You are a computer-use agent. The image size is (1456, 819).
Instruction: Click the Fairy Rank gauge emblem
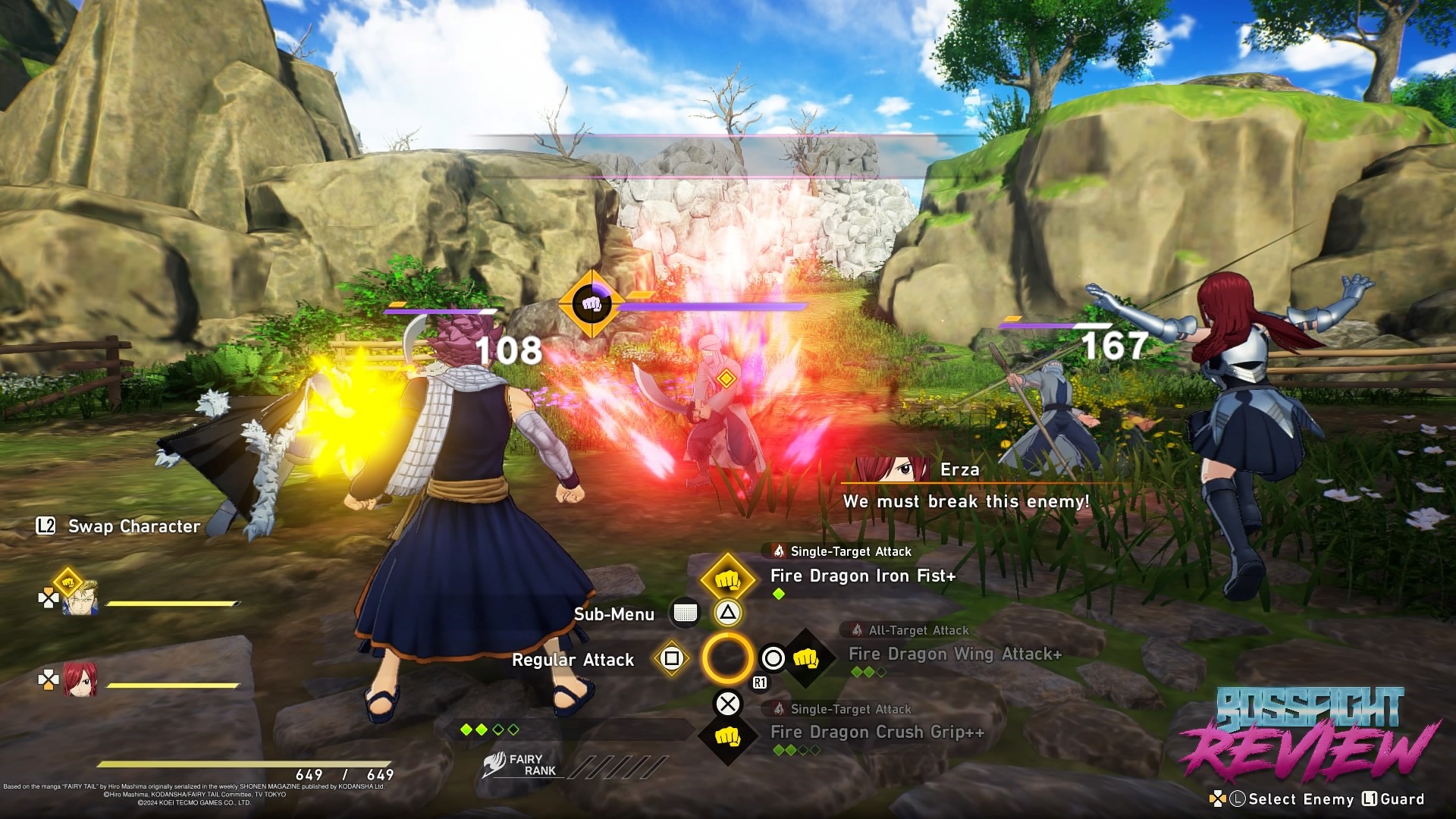pyautogui.click(x=495, y=764)
